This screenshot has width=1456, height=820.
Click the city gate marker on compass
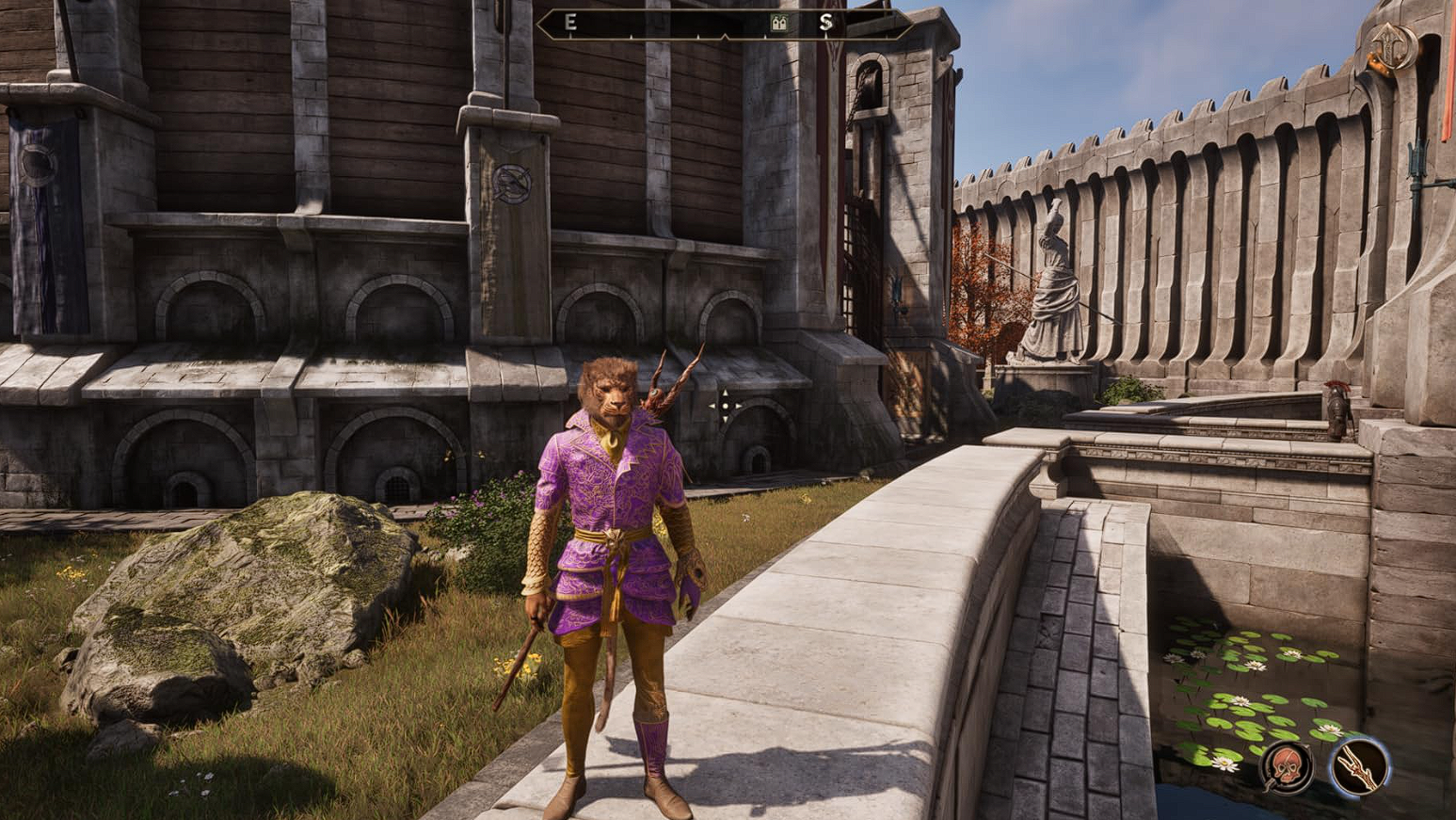778,24
